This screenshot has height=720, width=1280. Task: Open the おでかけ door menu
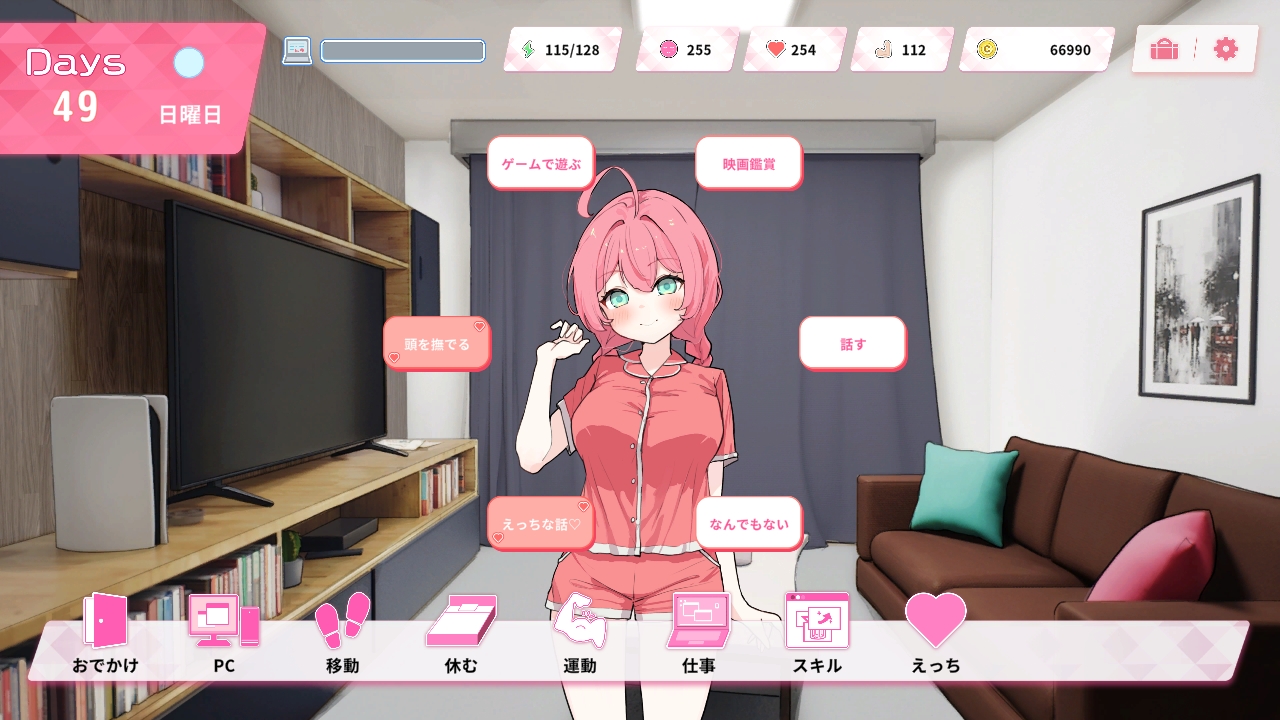point(105,632)
